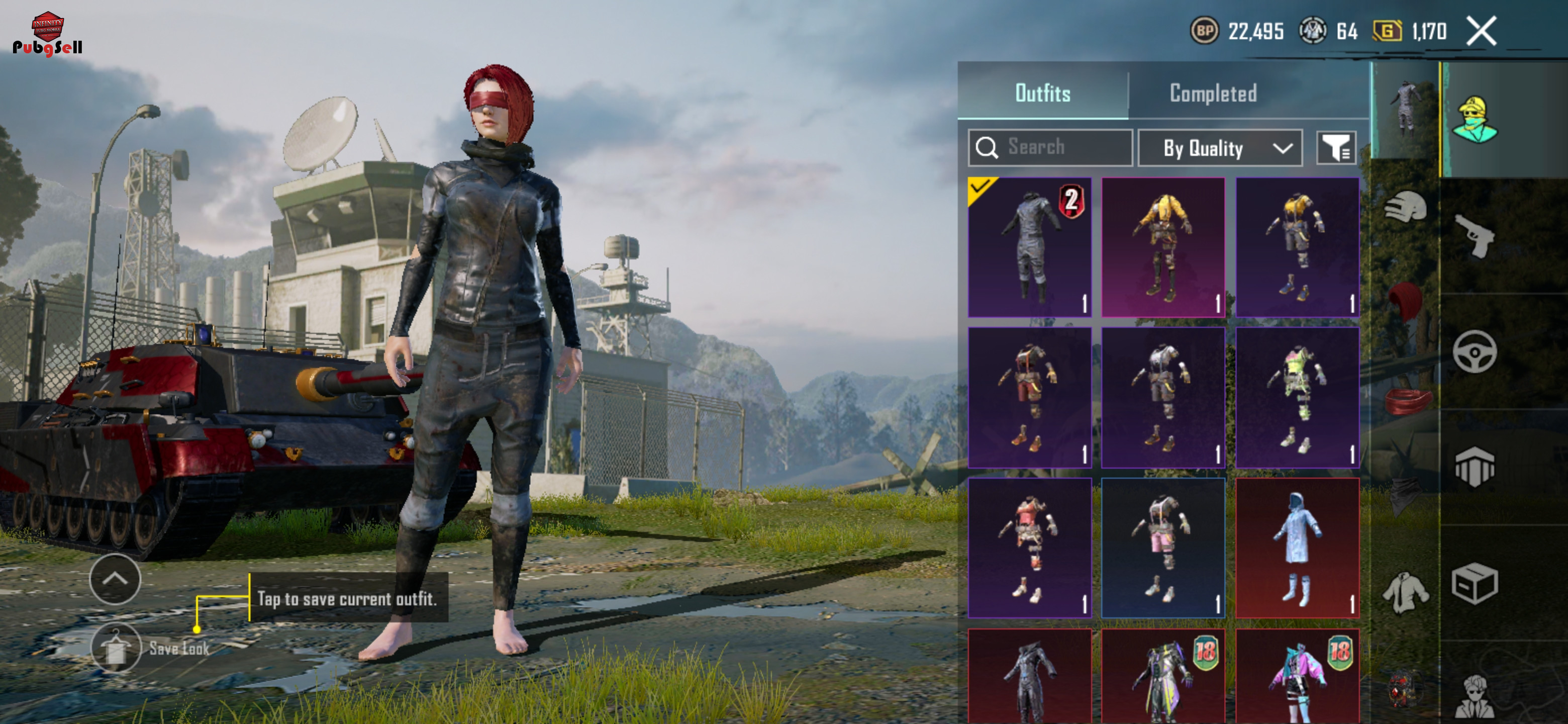This screenshot has height=724, width=1568.
Task: Open the steering wheel vehicle category
Action: click(x=1474, y=352)
